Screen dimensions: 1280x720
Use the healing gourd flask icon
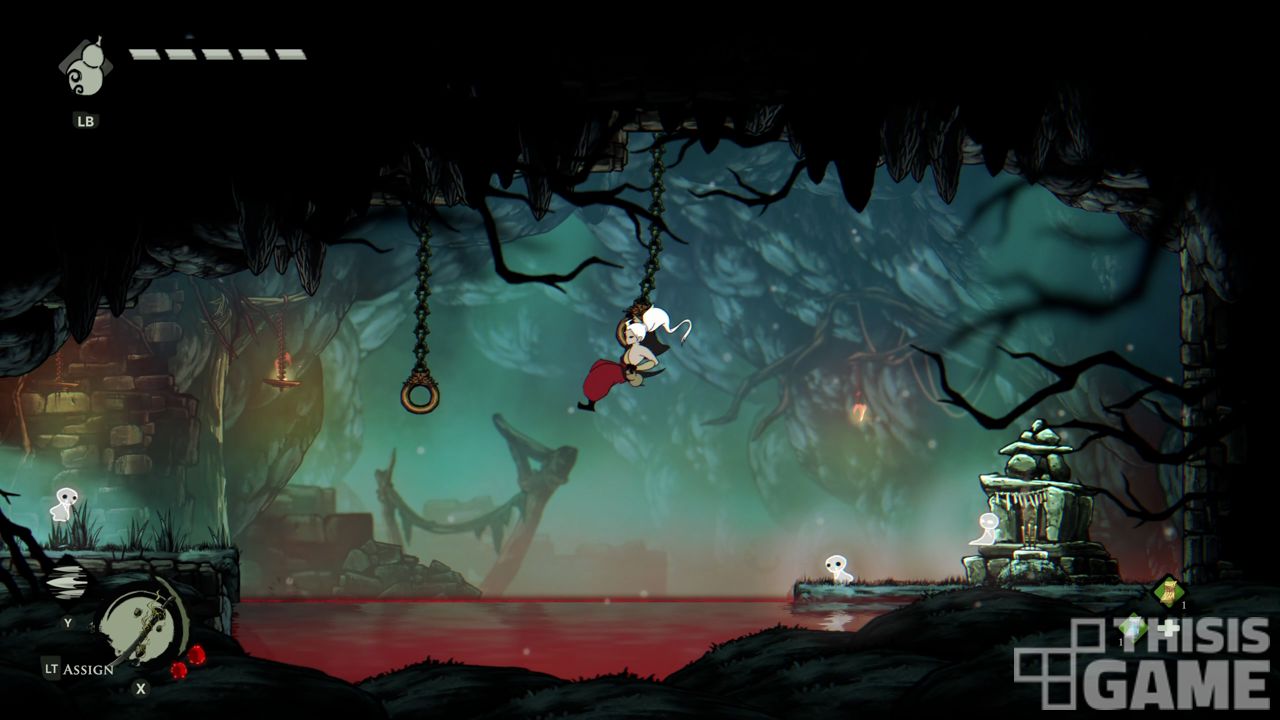(84, 69)
